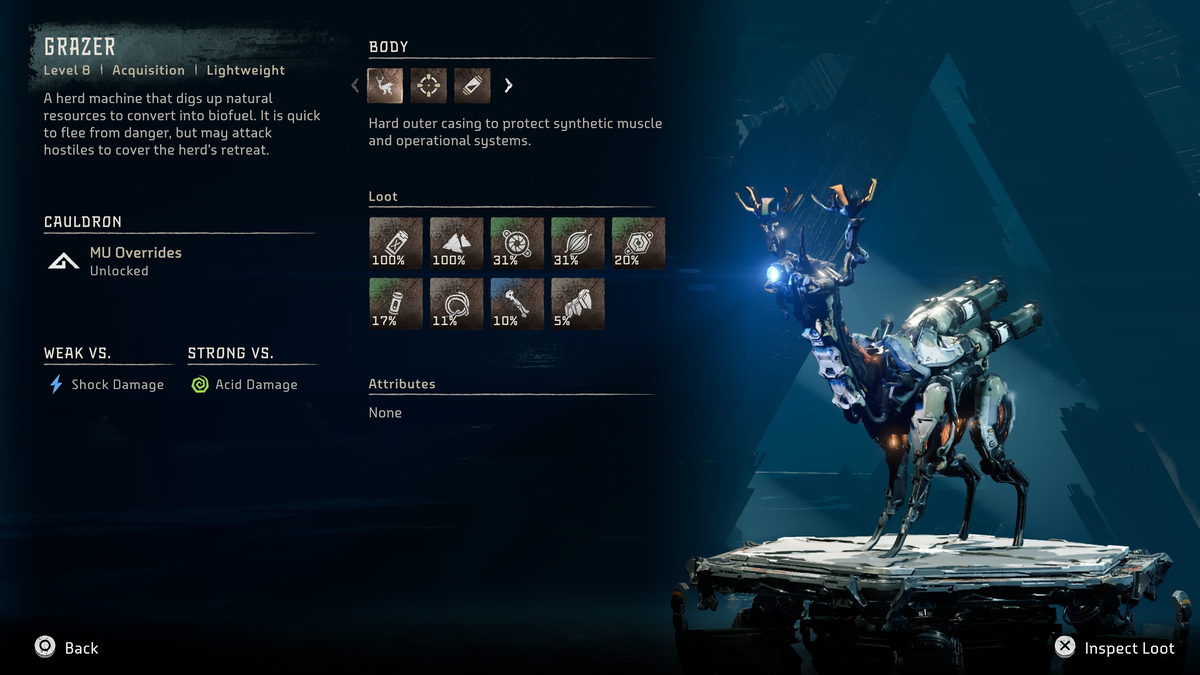1200x675 pixels.
Task: Go to previous parts with left arrow
Action: [355, 85]
